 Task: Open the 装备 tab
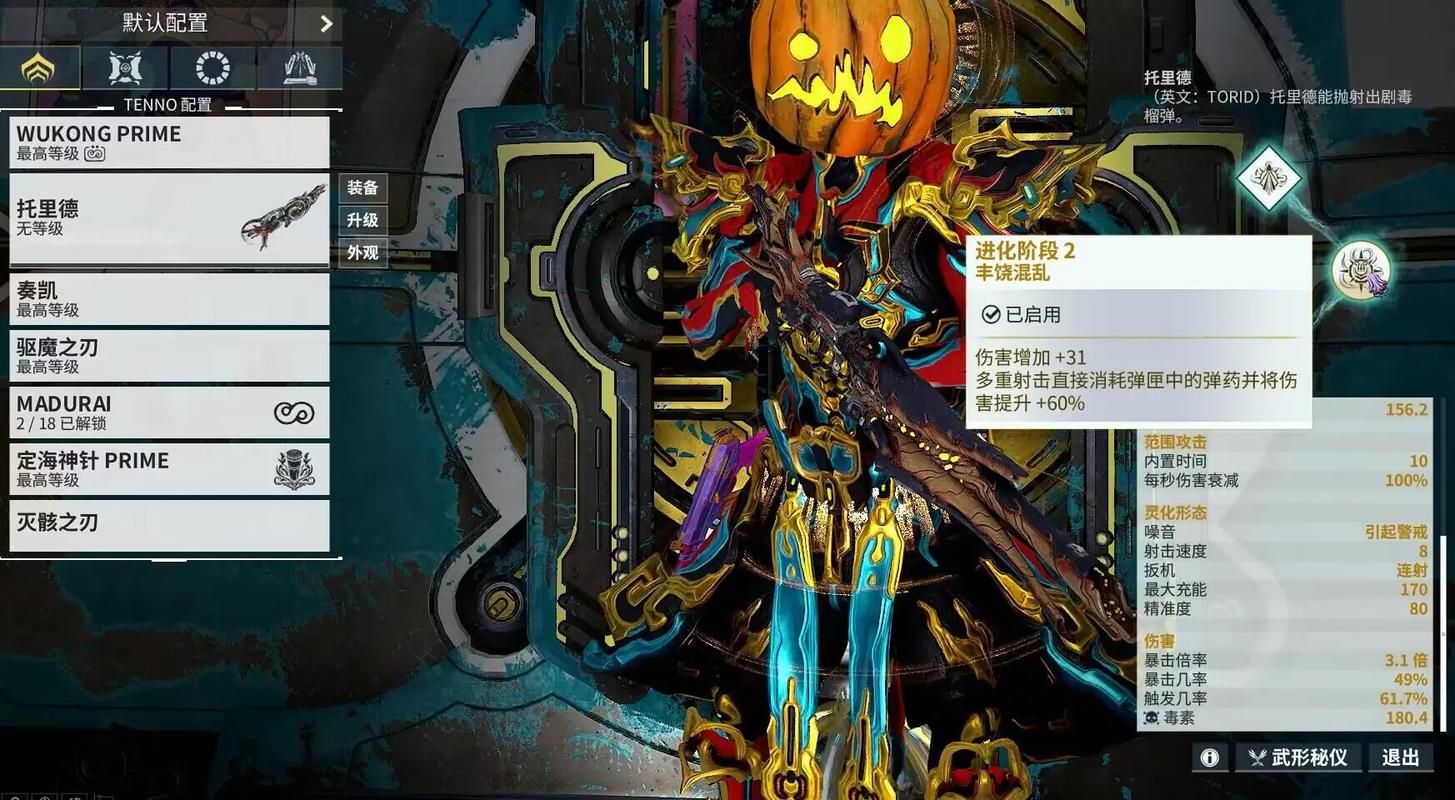pyautogui.click(x=362, y=187)
